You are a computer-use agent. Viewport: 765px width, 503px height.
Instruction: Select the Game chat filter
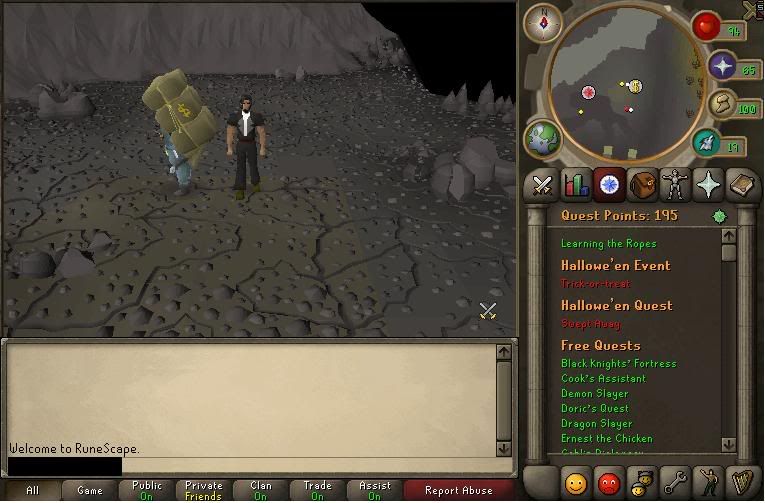90,490
